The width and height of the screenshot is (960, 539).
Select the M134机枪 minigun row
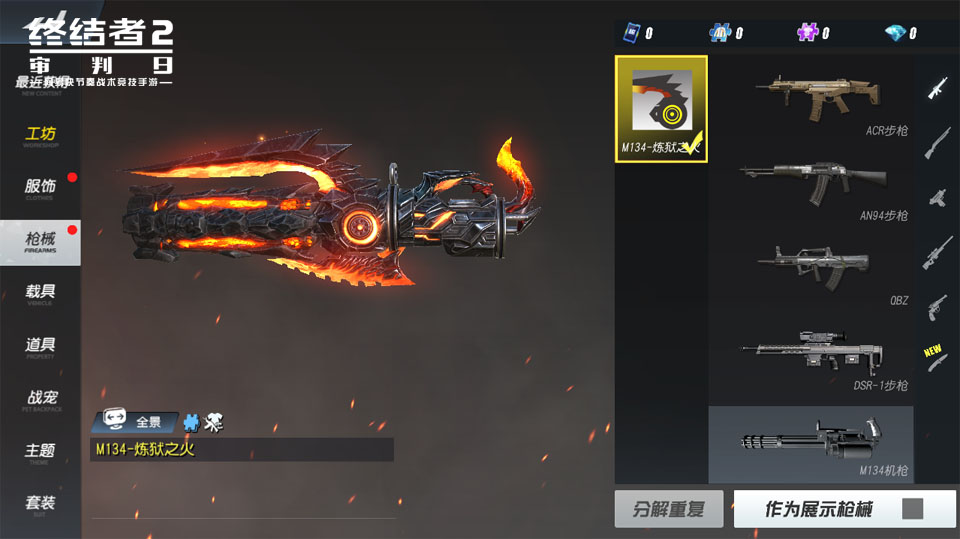coord(811,442)
